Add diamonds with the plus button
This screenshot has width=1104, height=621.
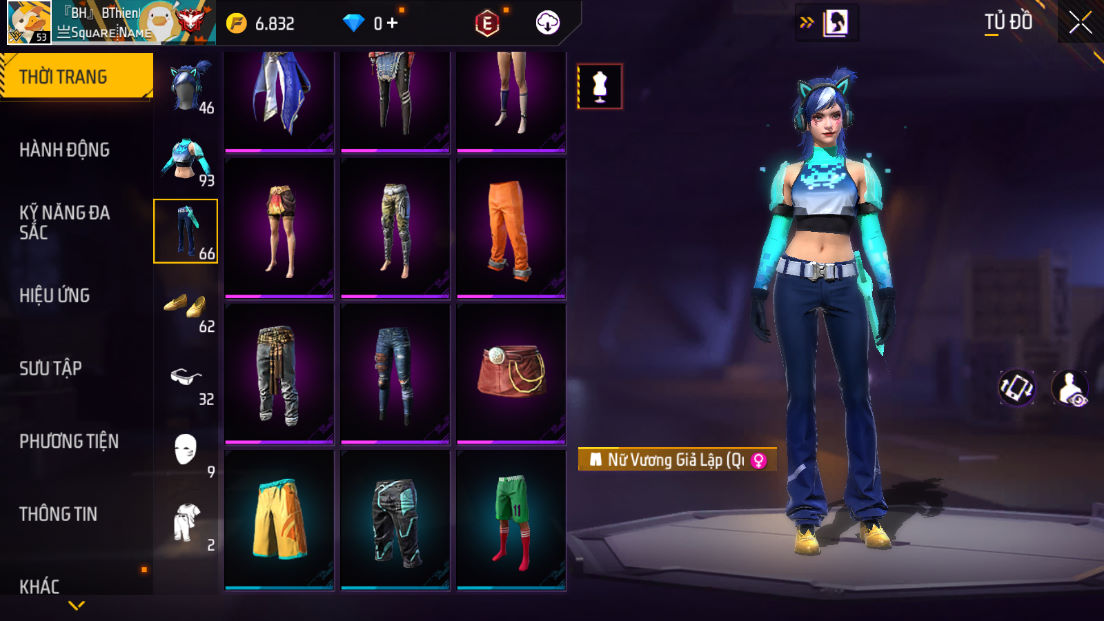tap(392, 23)
